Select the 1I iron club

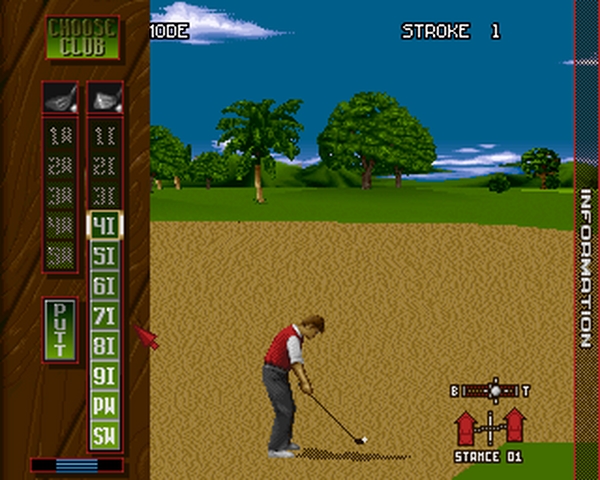(105, 136)
